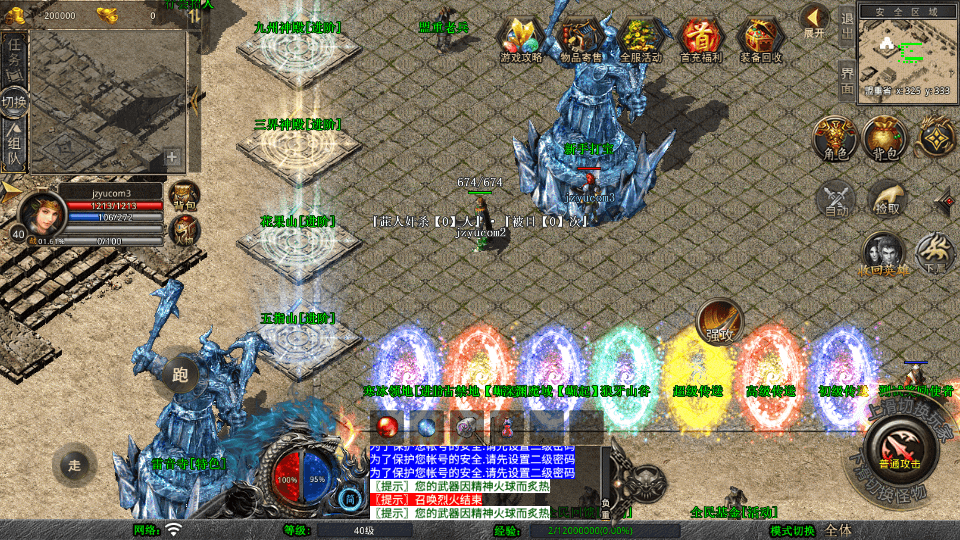Select the 任务 quest tab
This screenshot has height=540, width=960.
tap(14, 58)
